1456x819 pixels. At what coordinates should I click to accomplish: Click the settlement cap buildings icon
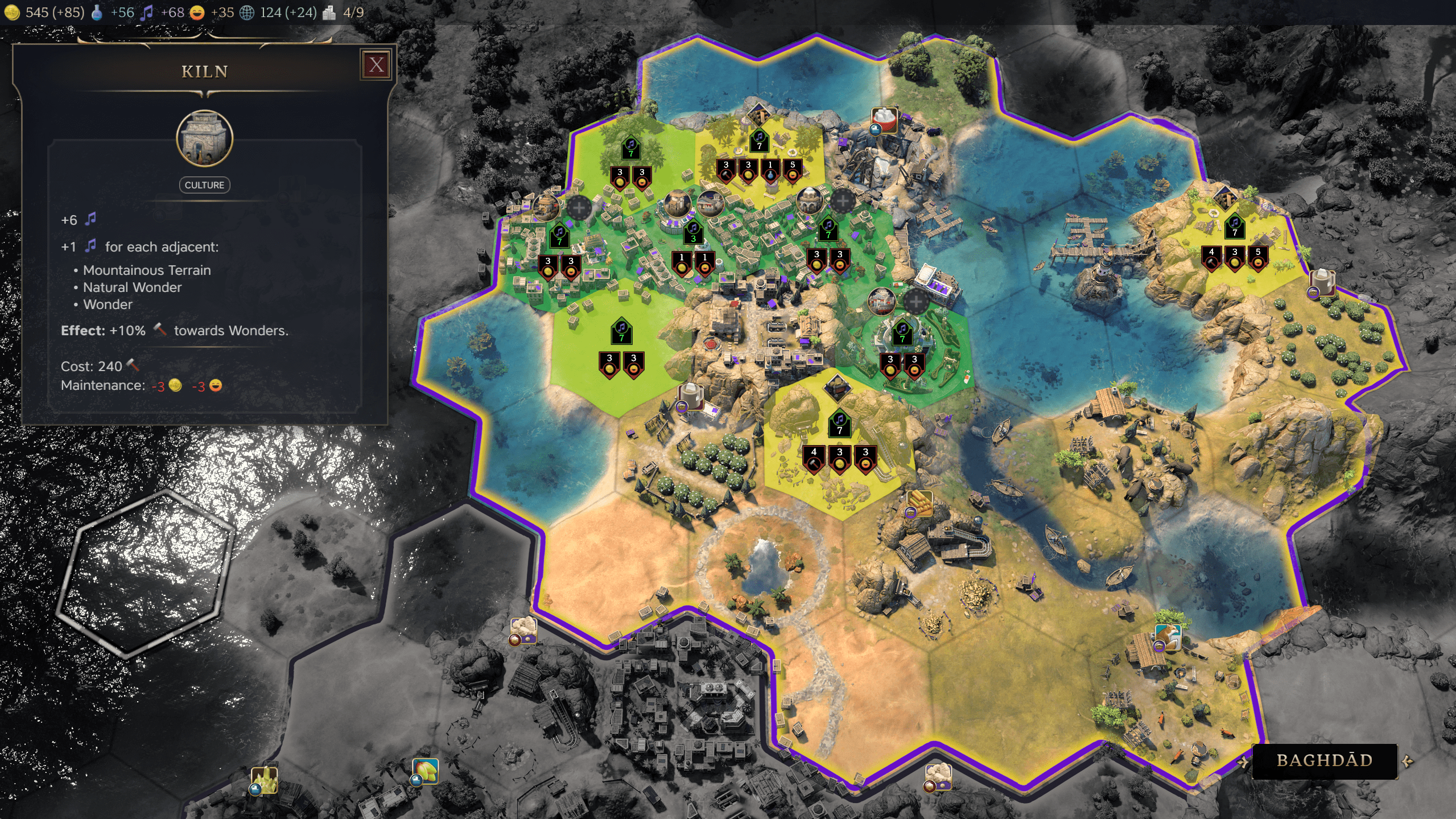pyautogui.click(x=329, y=13)
